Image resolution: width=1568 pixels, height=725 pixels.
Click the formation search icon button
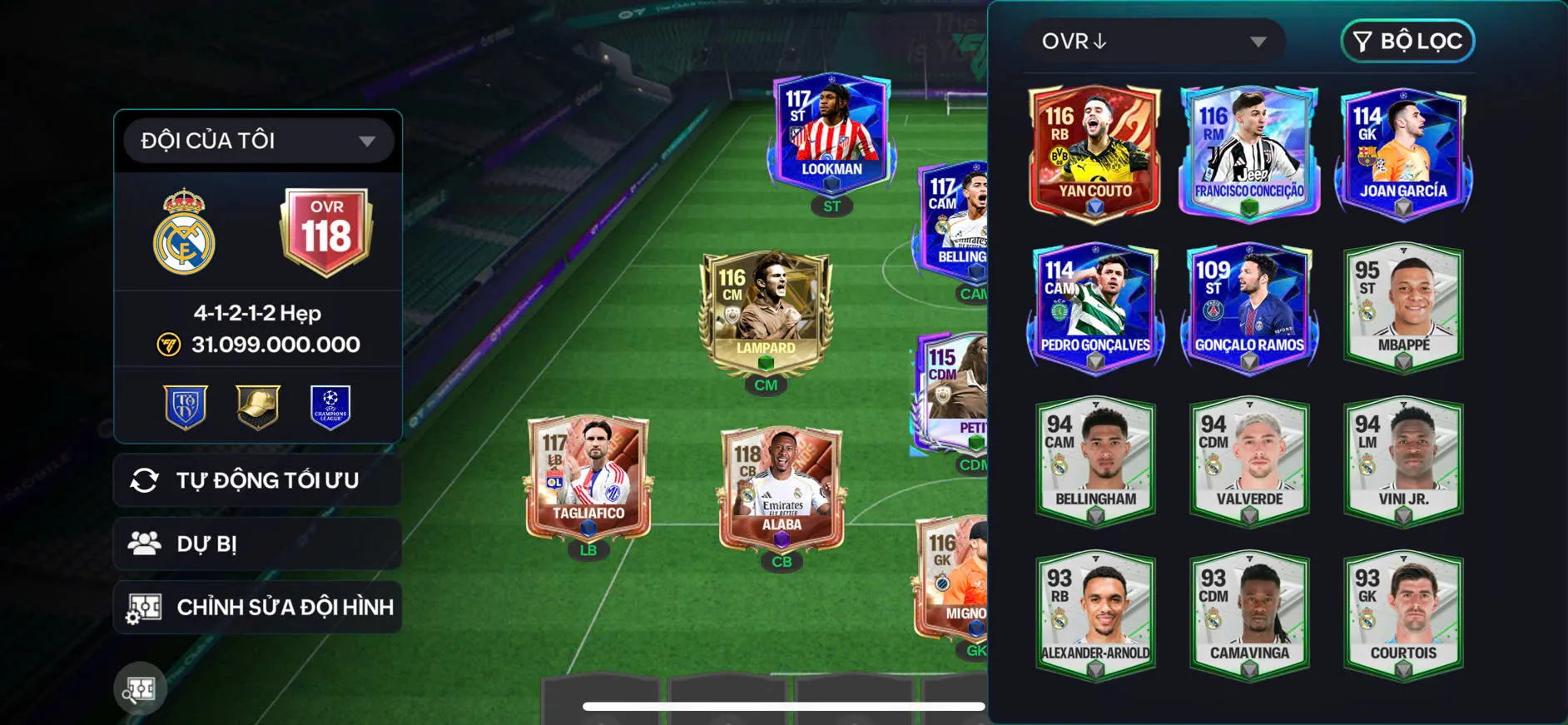tap(140, 688)
